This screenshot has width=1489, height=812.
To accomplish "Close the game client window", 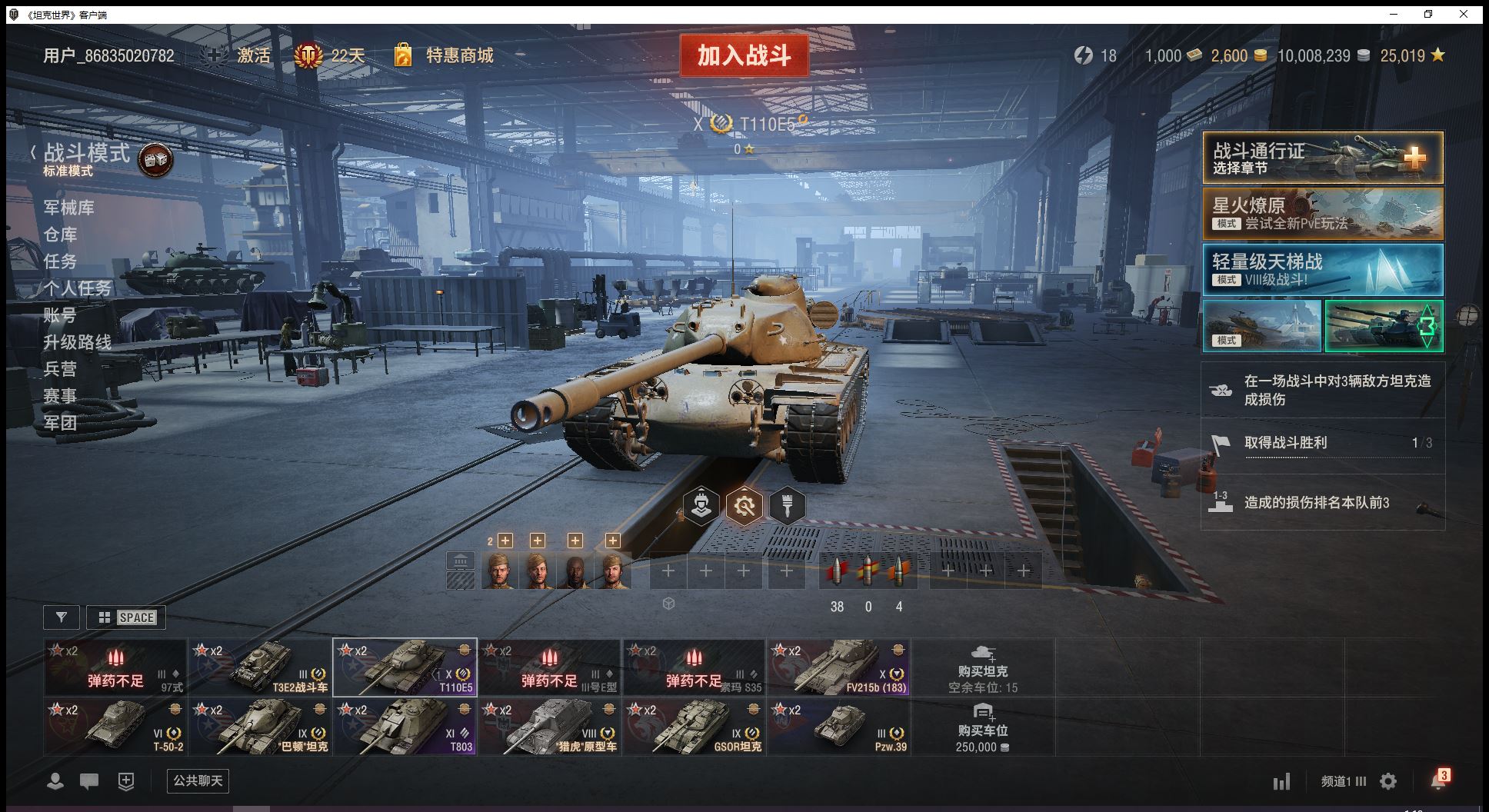I will (x=1464, y=14).
